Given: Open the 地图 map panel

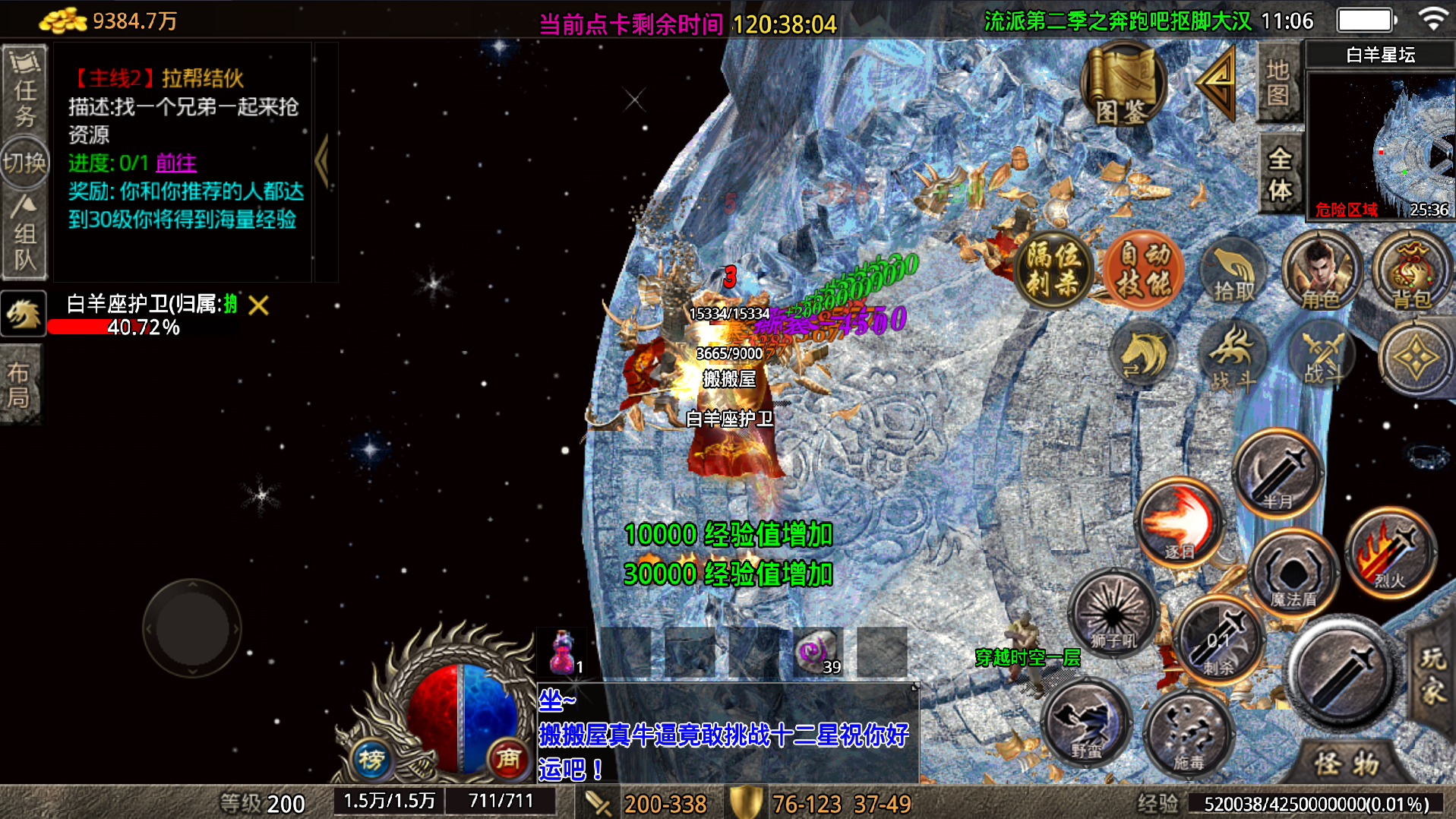Looking at the screenshot, I should pos(1278,83).
